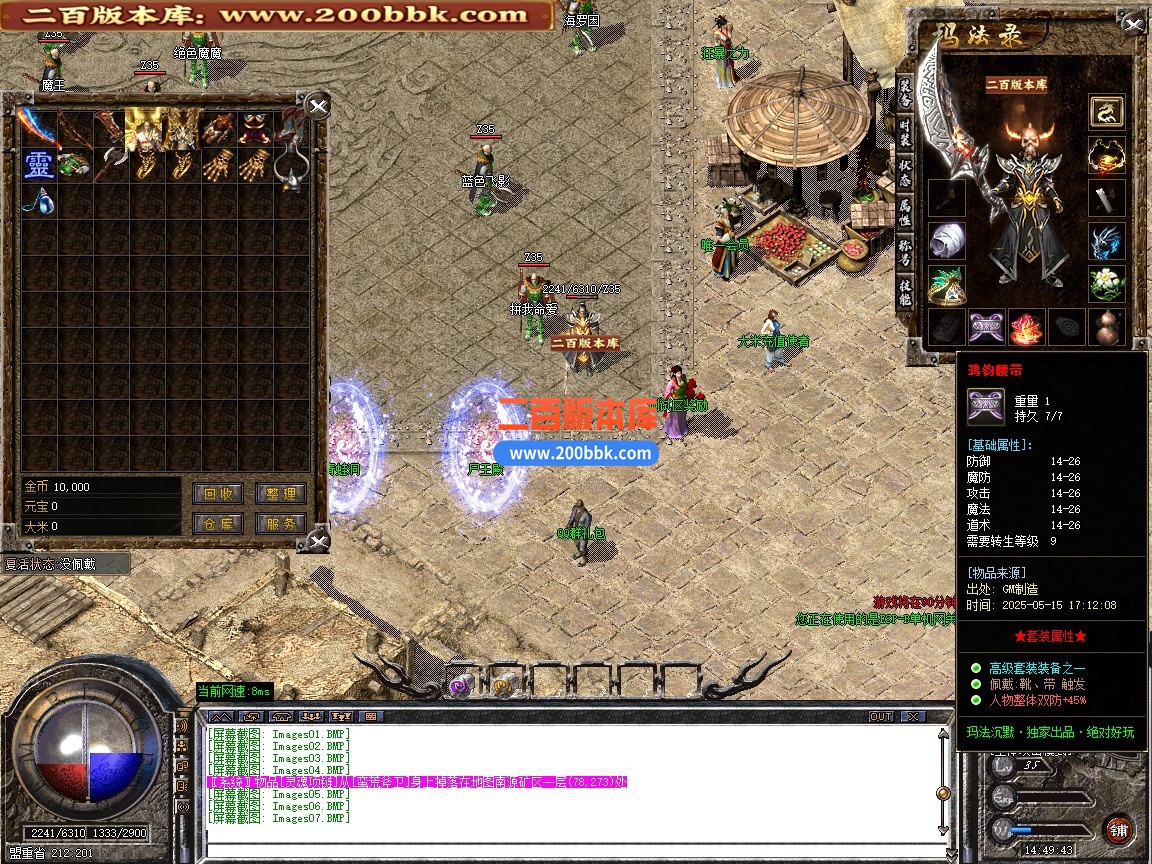The image size is (1152, 864).
Task: Open the 状态 status tab
Action: coord(904,170)
